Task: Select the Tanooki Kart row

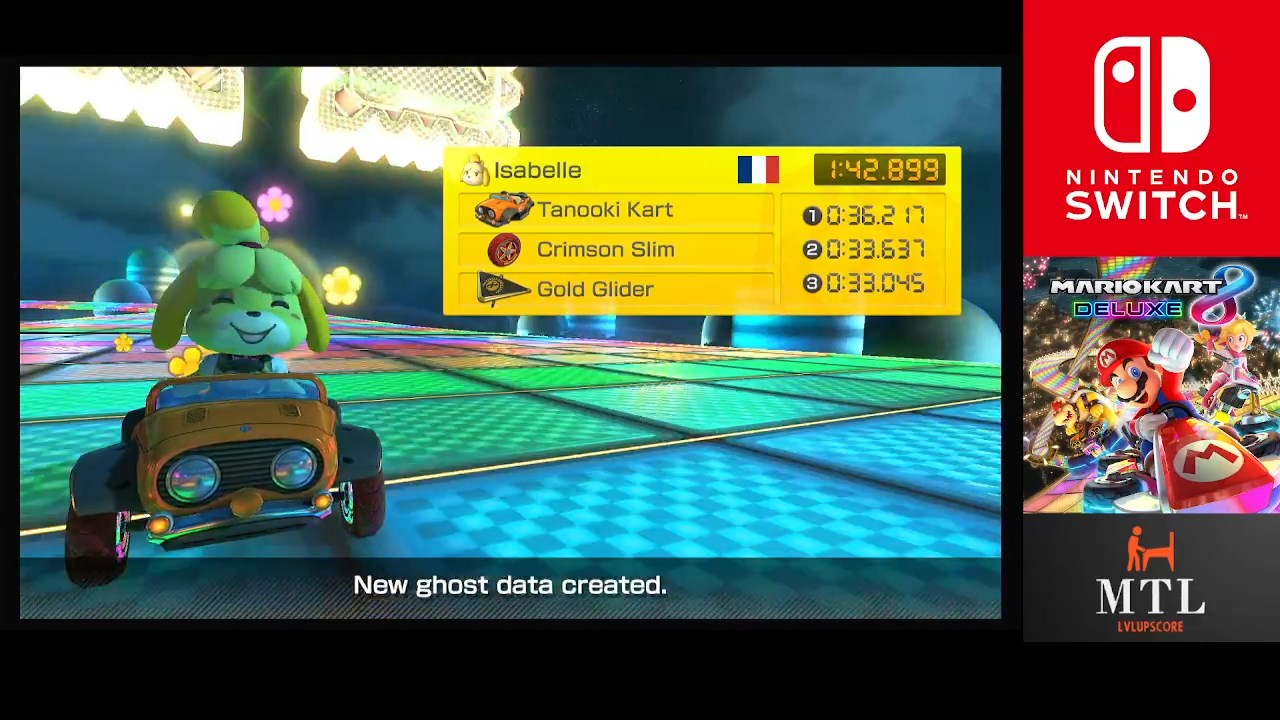Action: coord(615,210)
